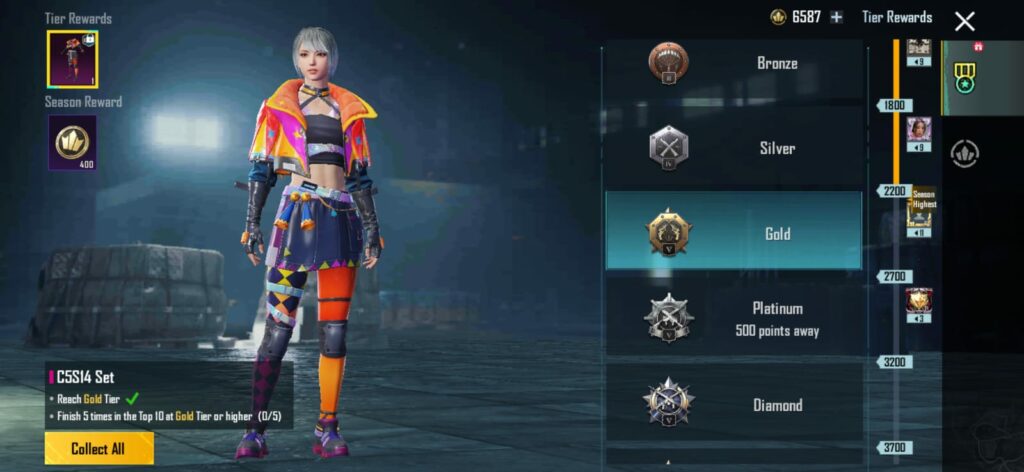Select the reward icon below the 2700 marker

(x=918, y=301)
